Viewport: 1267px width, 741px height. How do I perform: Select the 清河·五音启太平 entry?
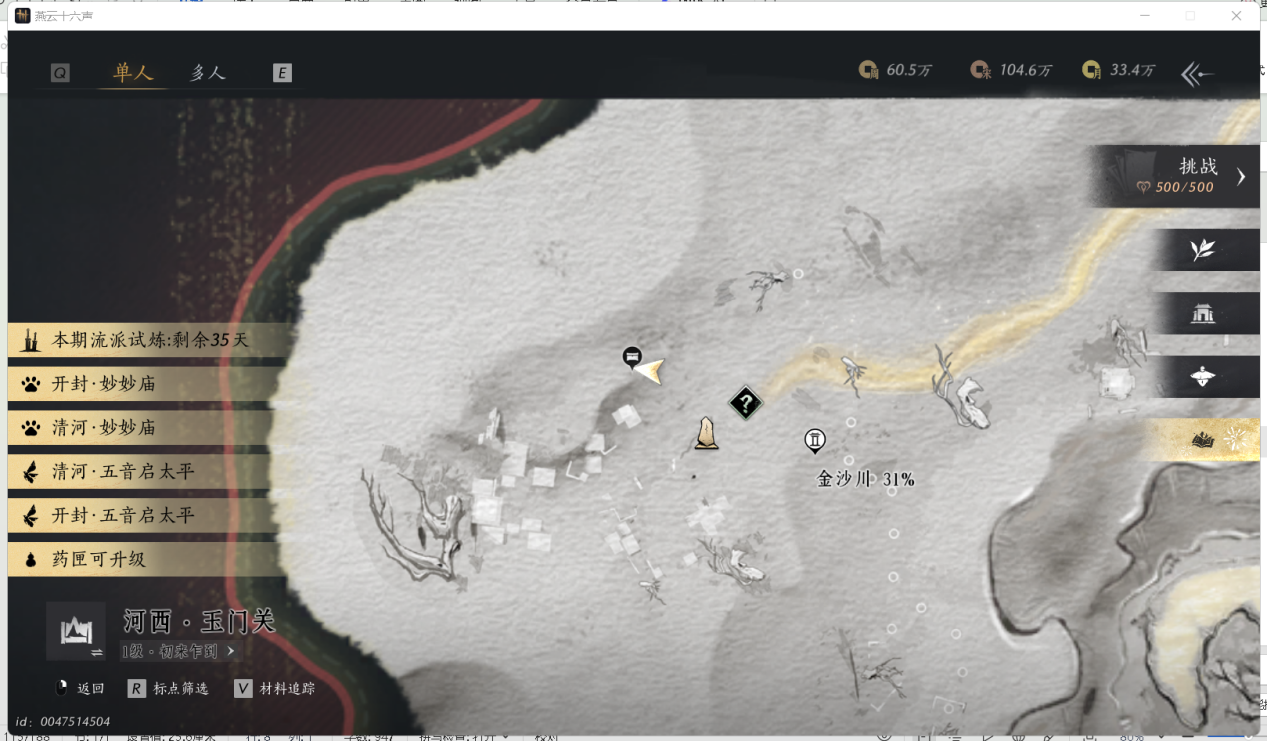[x=140, y=472]
